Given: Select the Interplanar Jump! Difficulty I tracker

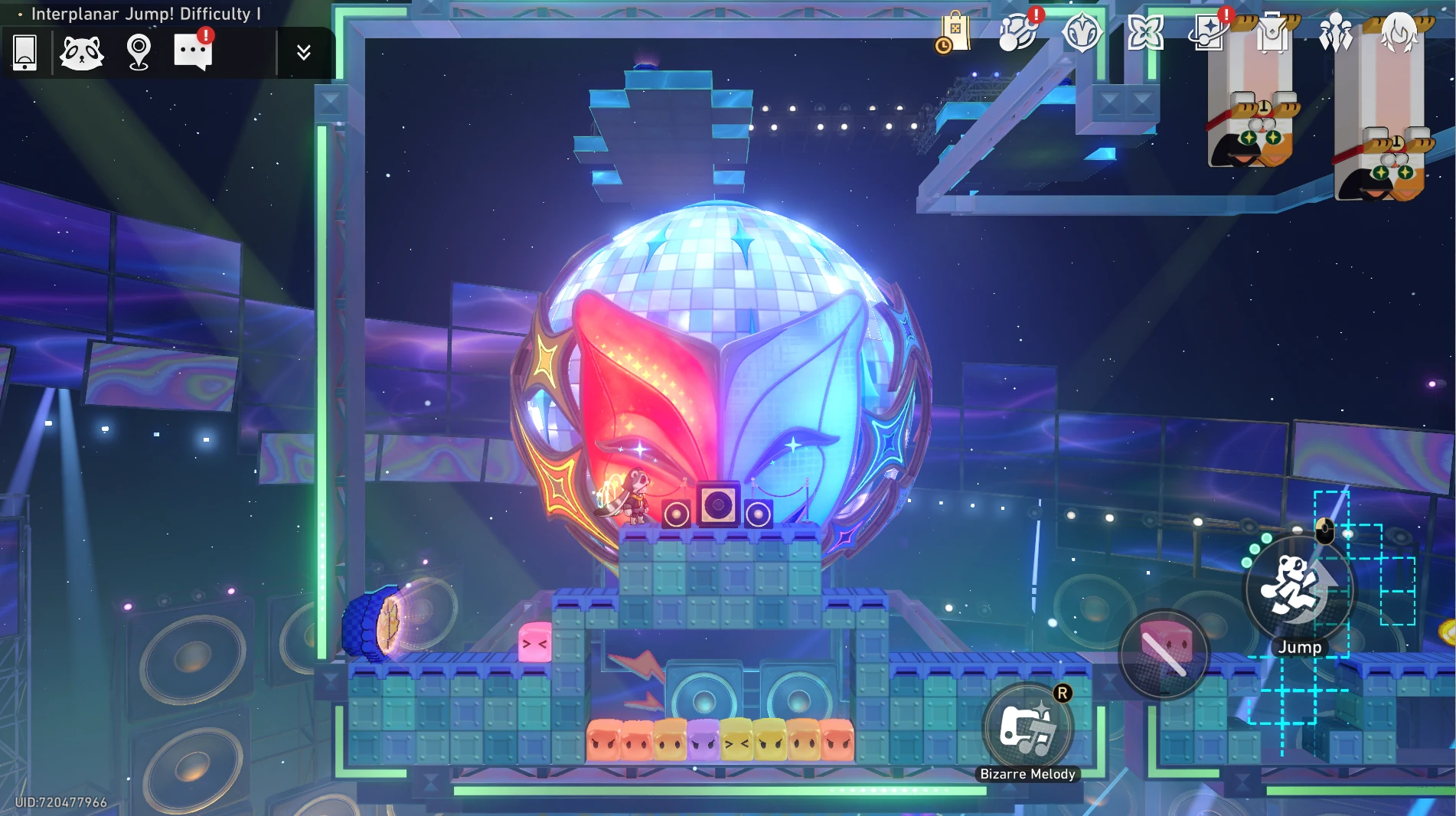Looking at the screenshot, I should (145, 14).
